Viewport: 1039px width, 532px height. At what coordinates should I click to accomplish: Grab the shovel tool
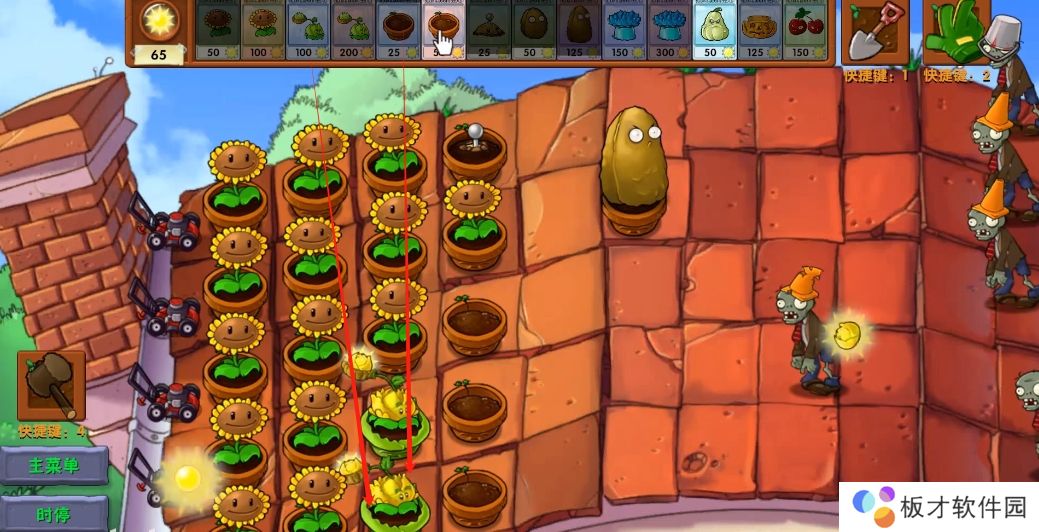coord(874,32)
